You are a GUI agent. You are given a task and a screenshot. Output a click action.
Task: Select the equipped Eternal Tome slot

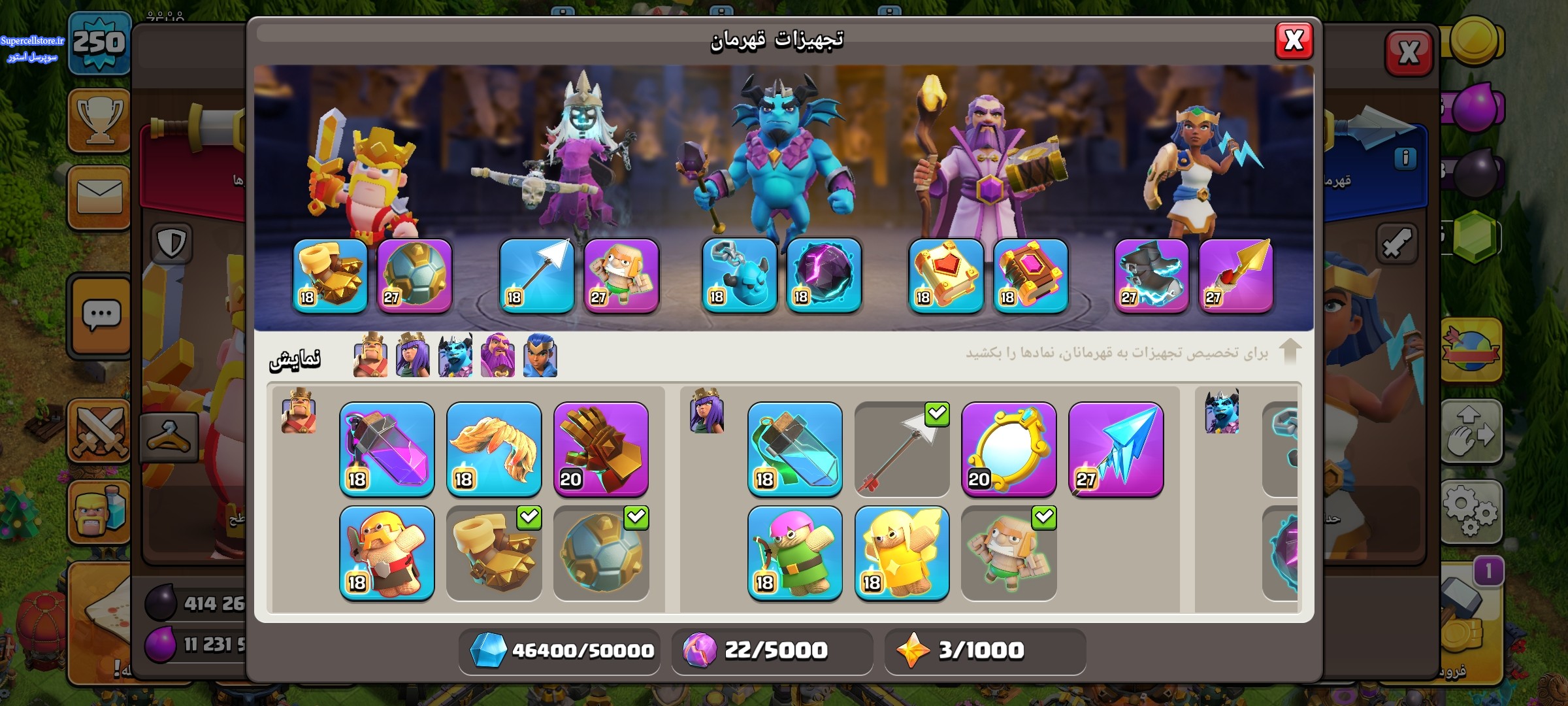tap(946, 275)
